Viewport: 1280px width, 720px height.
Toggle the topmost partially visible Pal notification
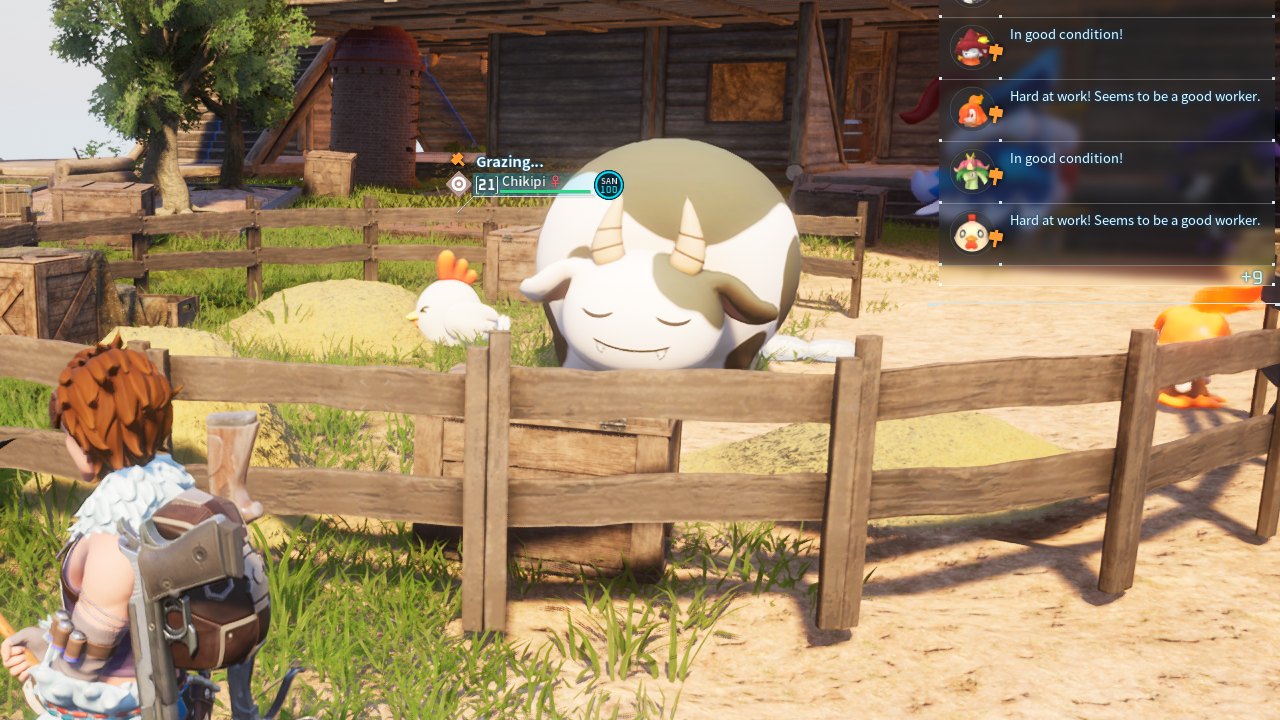point(1100,5)
